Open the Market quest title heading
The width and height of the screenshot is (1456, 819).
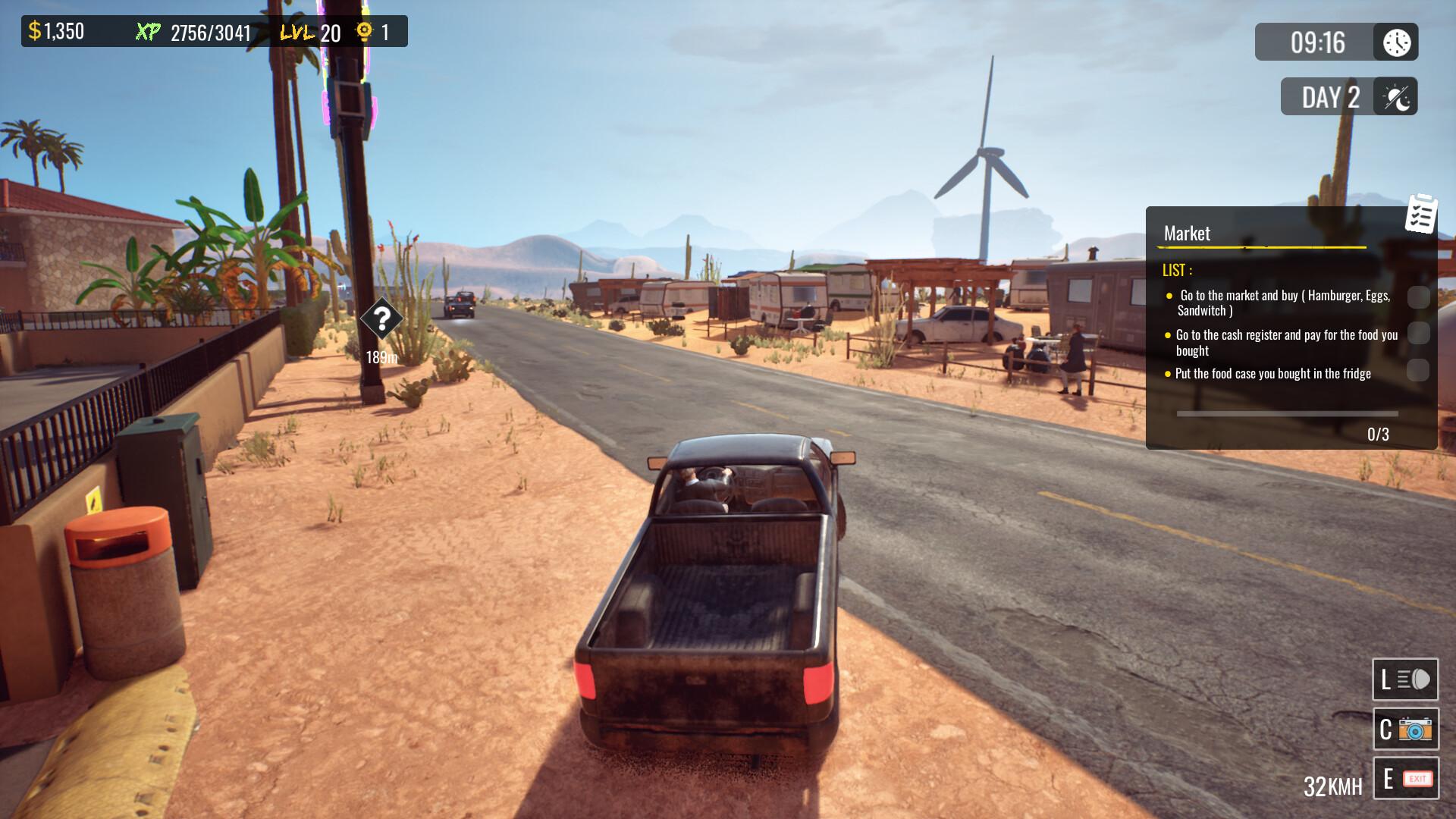pos(1188,233)
